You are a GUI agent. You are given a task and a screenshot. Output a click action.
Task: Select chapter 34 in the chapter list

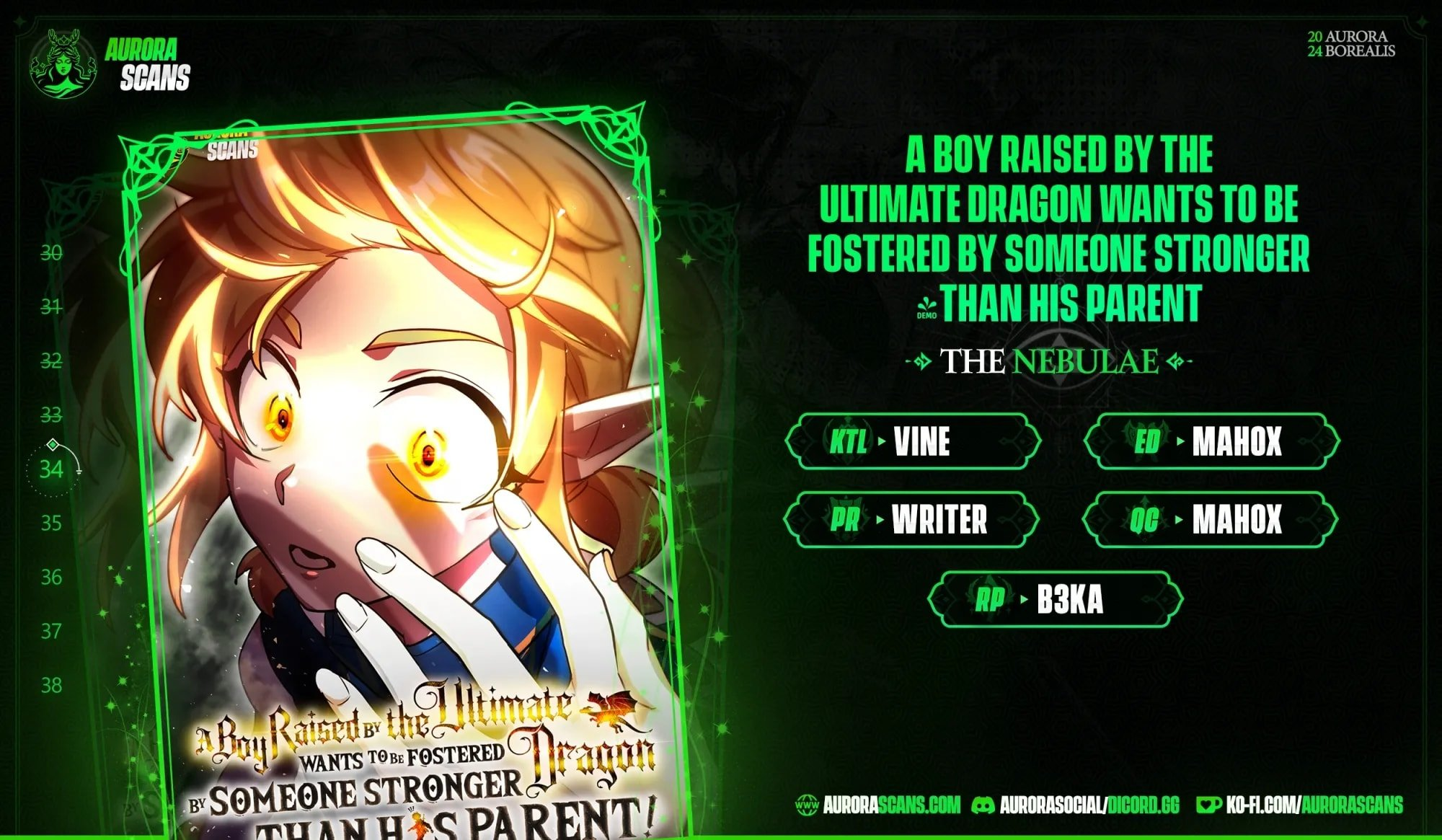[51, 469]
